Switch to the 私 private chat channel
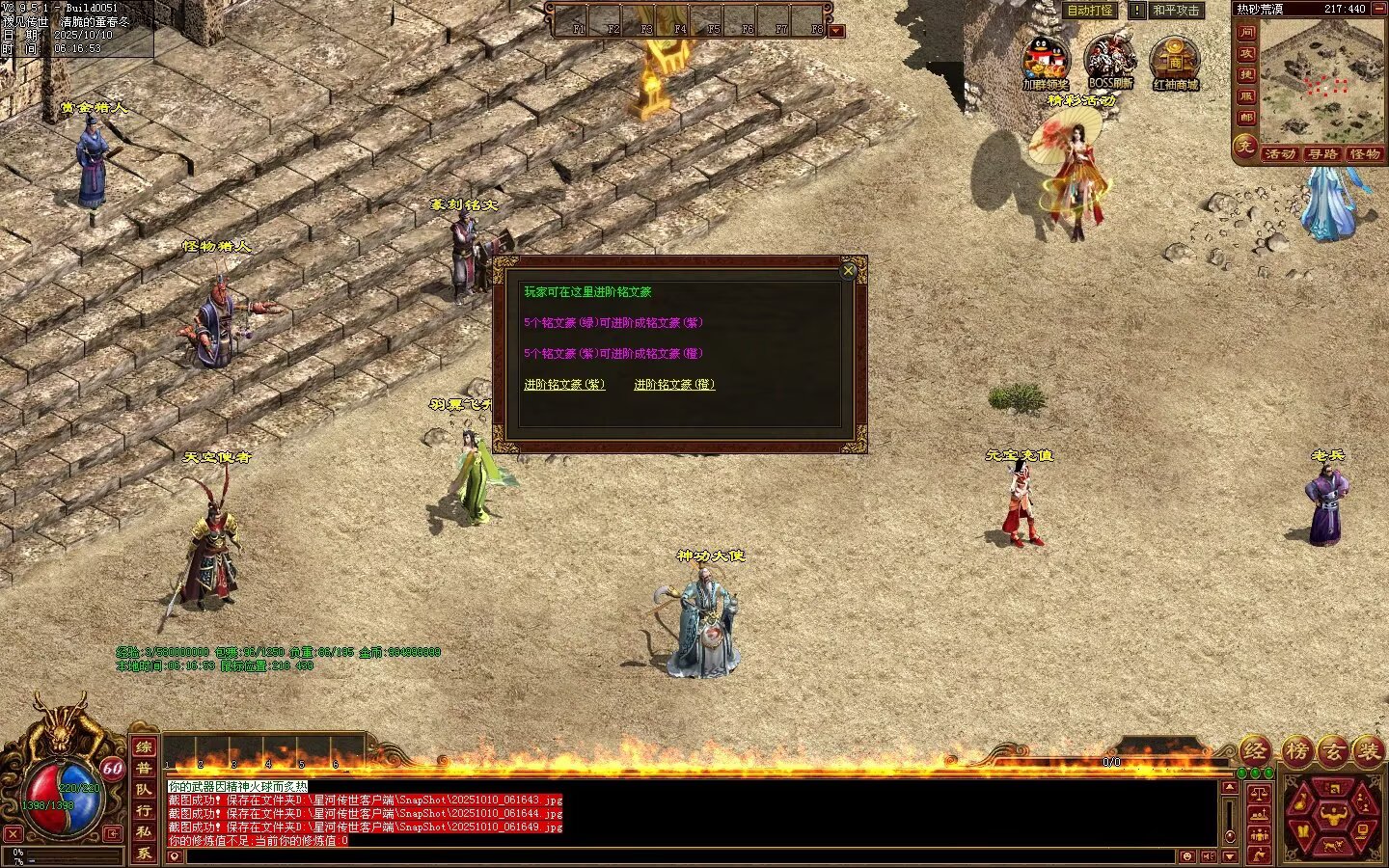Image resolution: width=1389 pixels, height=868 pixels. pyautogui.click(x=144, y=831)
